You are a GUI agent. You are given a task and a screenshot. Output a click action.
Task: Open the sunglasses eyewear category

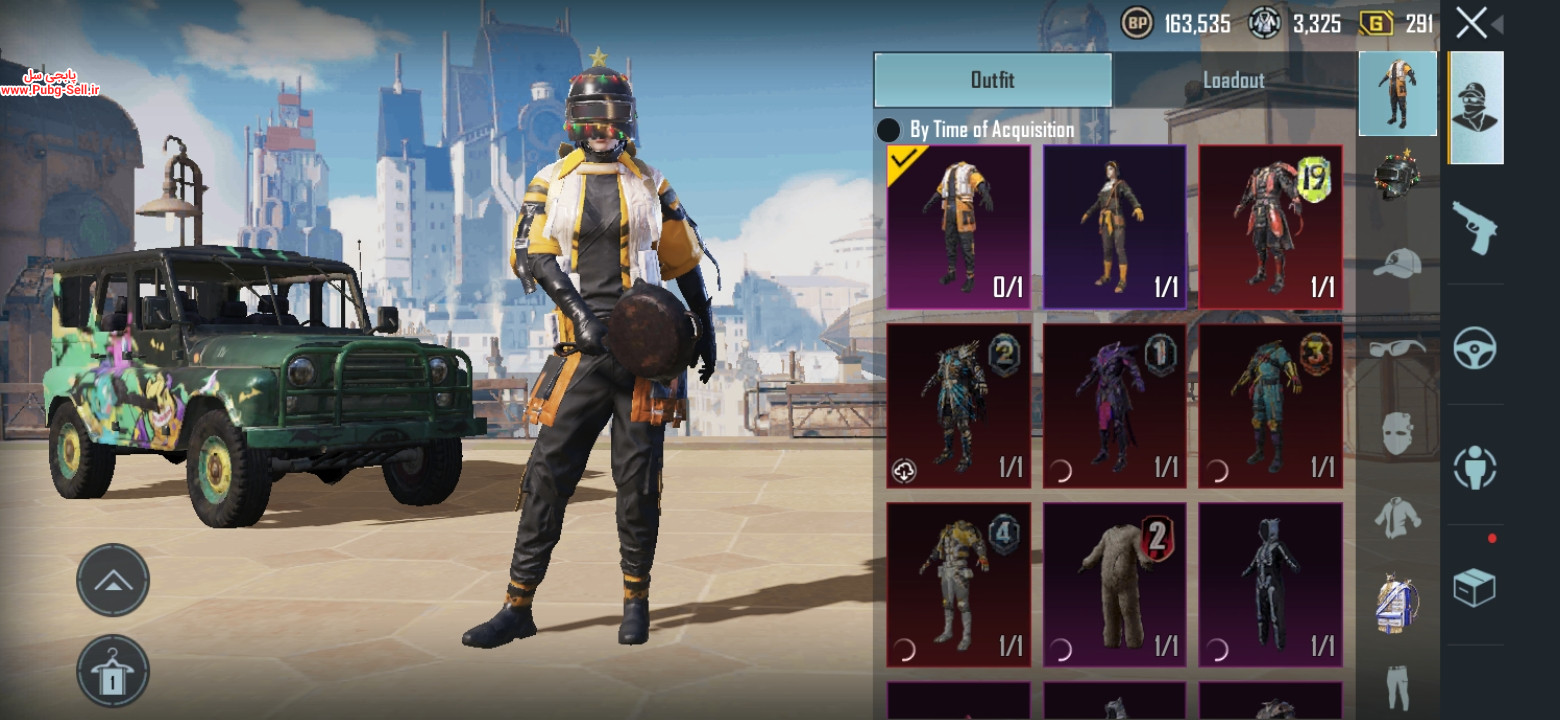pyautogui.click(x=1397, y=348)
